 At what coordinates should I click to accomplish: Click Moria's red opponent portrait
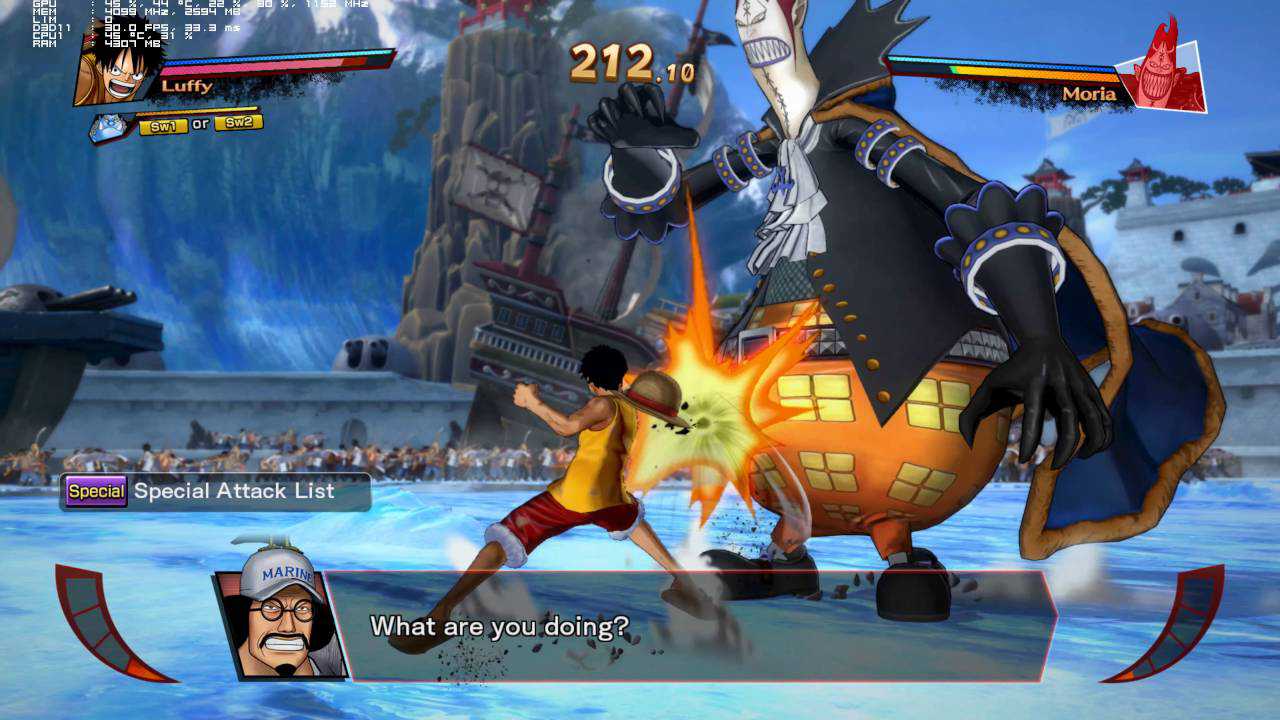(1162, 70)
